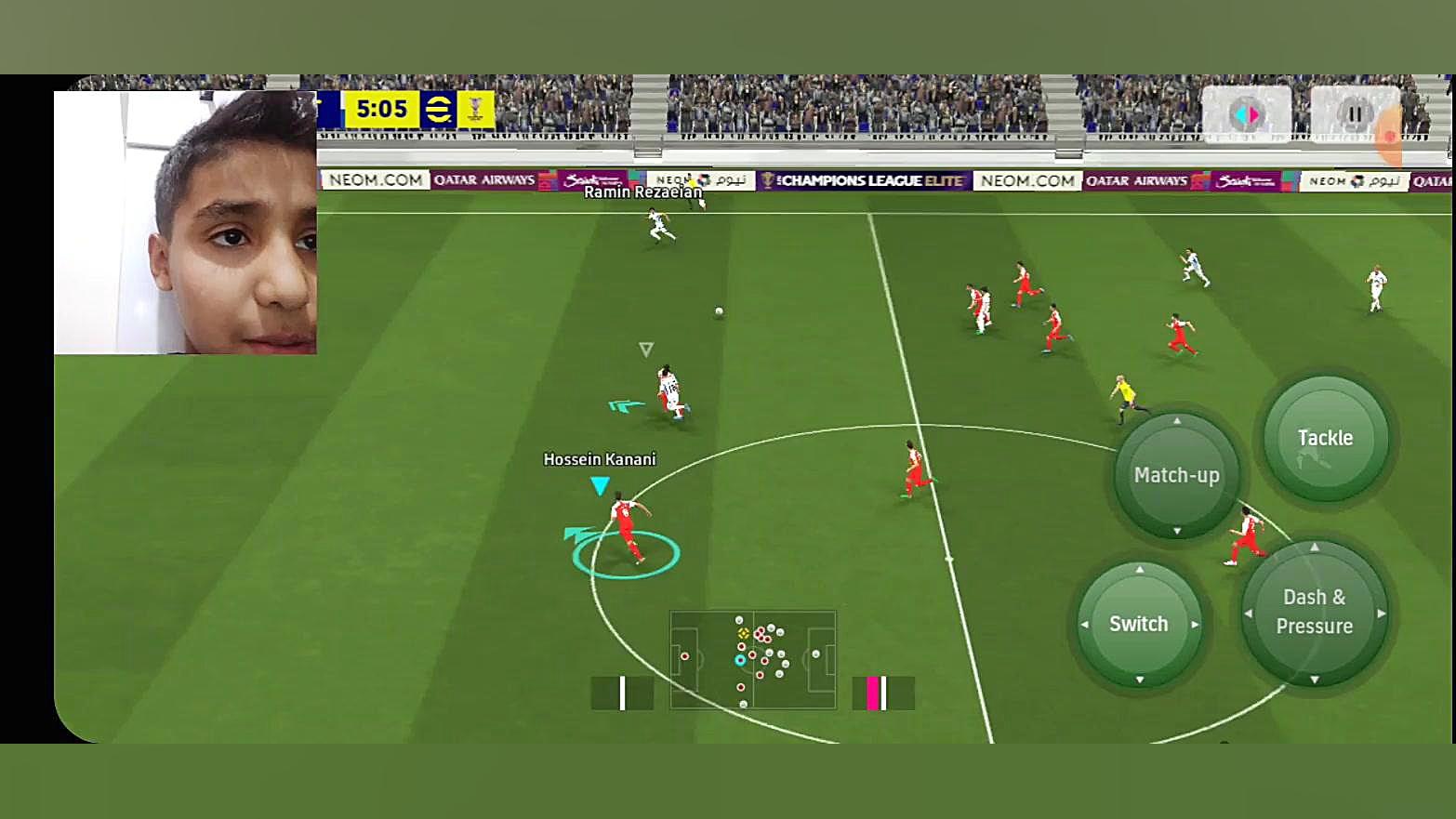Image resolution: width=1456 pixels, height=819 pixels.
Task: Pause the match
Action: pos(1355,114)
